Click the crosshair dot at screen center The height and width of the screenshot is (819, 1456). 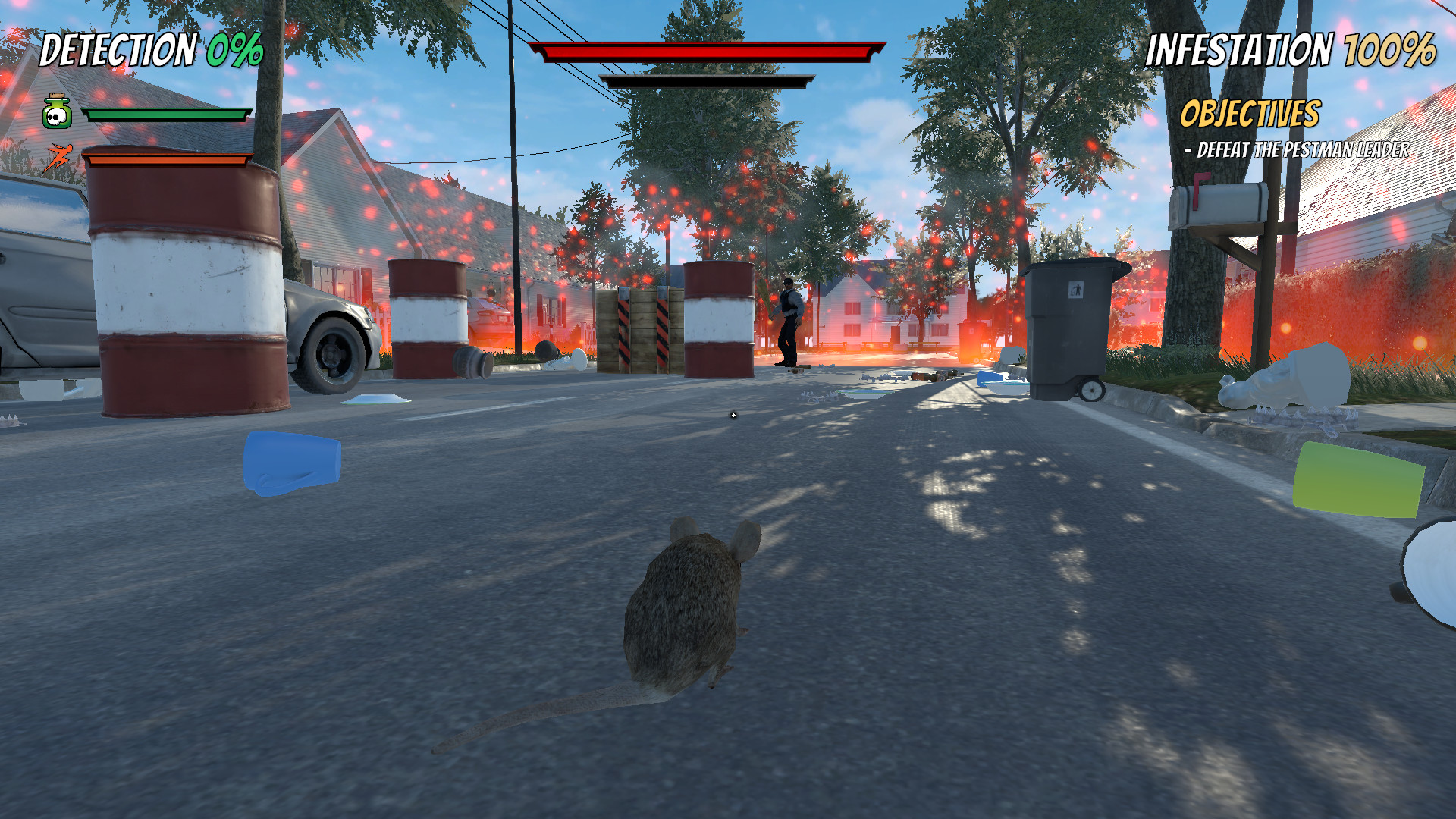(x=733, y=416)
